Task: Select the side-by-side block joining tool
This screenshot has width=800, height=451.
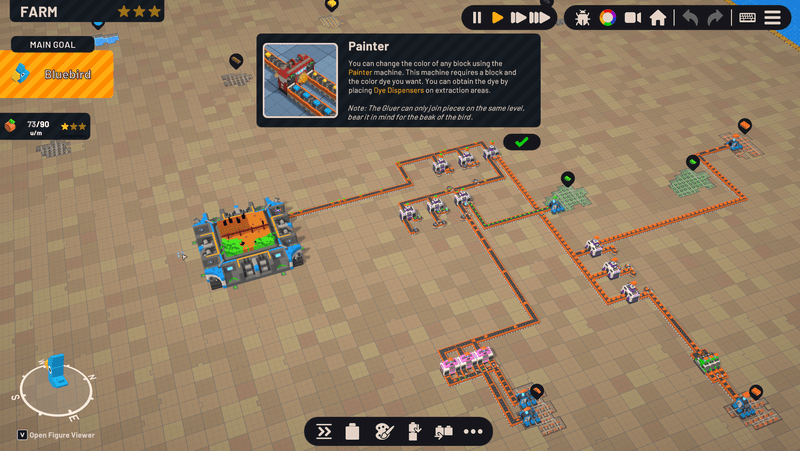Action: 444,432
